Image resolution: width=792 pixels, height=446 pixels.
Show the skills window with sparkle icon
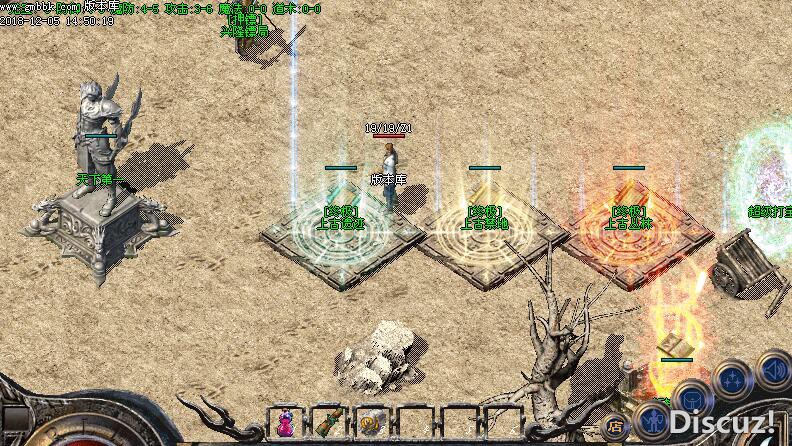pyautogui.click(x=733, y=379)
